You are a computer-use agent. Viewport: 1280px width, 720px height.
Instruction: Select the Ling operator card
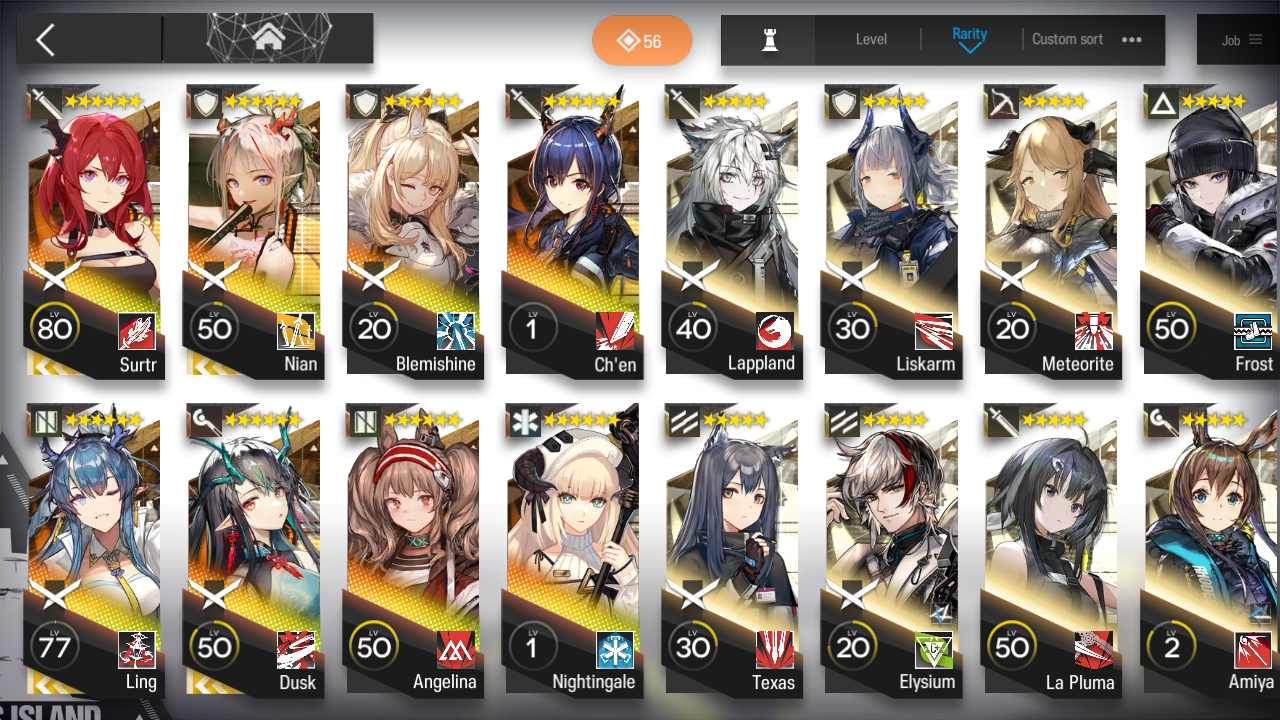94,550
